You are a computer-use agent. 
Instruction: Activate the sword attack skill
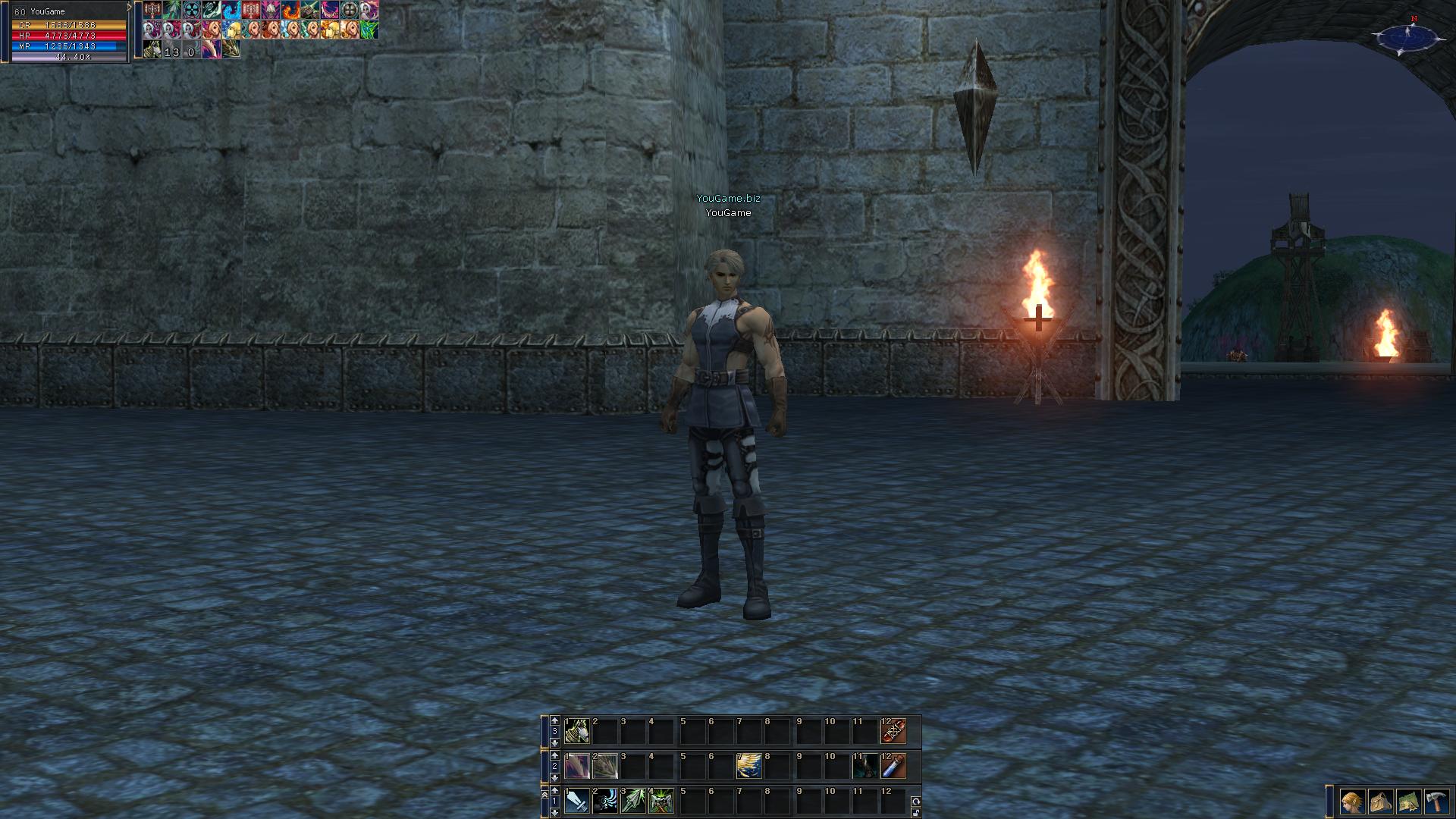[x=577, y=801]
